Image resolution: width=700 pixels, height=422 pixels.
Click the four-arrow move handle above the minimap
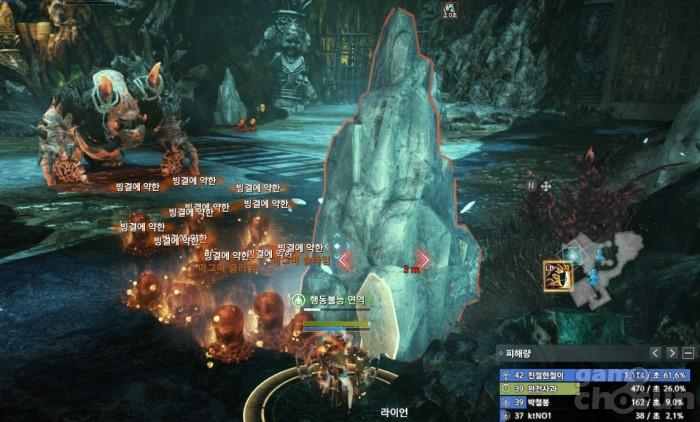pos(546,186)
